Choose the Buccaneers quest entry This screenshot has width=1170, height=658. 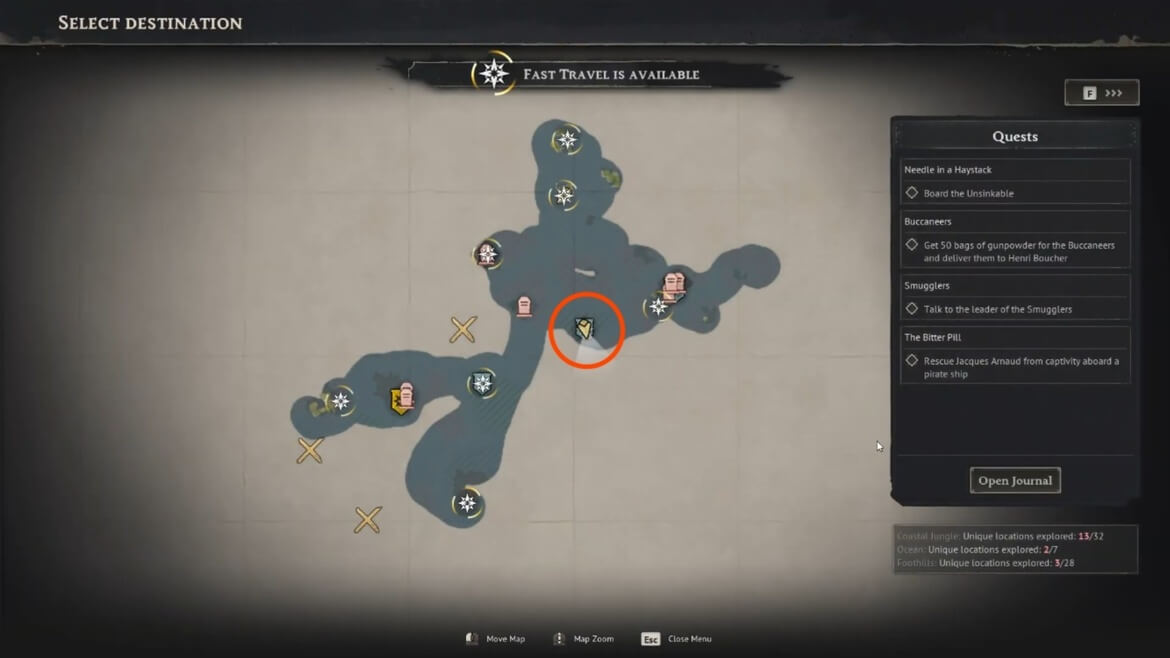(1016, 239)
